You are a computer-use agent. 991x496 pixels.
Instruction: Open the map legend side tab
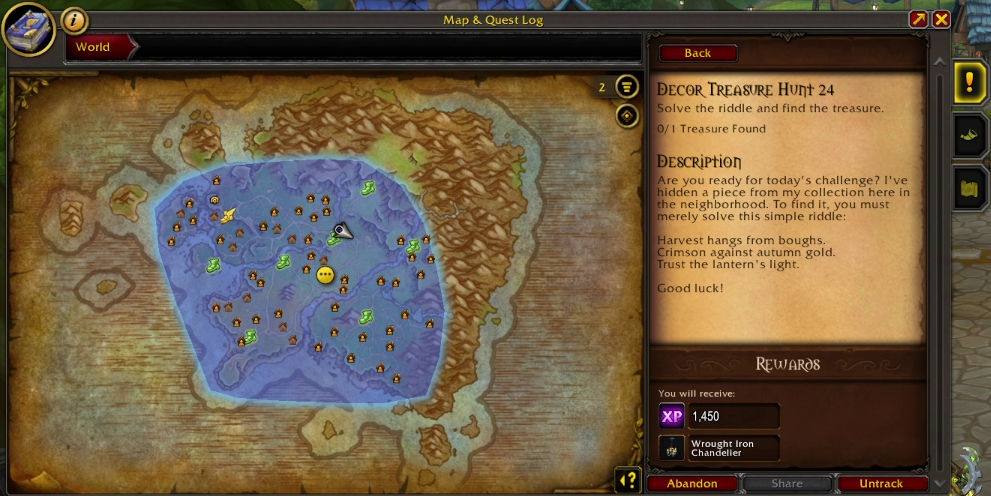tap(970, 188)
